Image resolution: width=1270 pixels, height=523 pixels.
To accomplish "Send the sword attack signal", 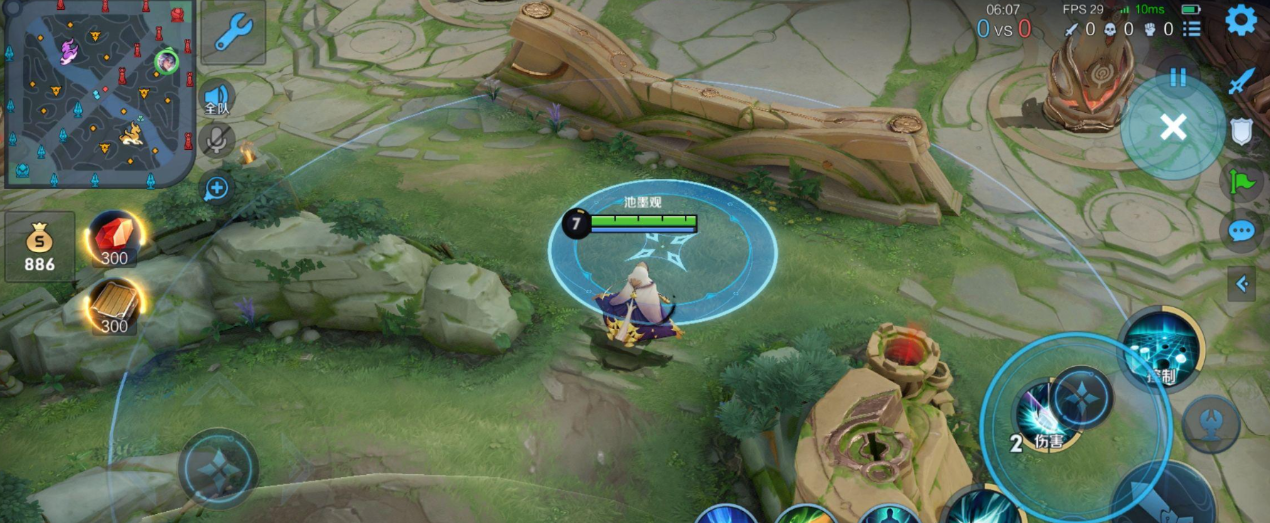I will tap(1242, 82).
